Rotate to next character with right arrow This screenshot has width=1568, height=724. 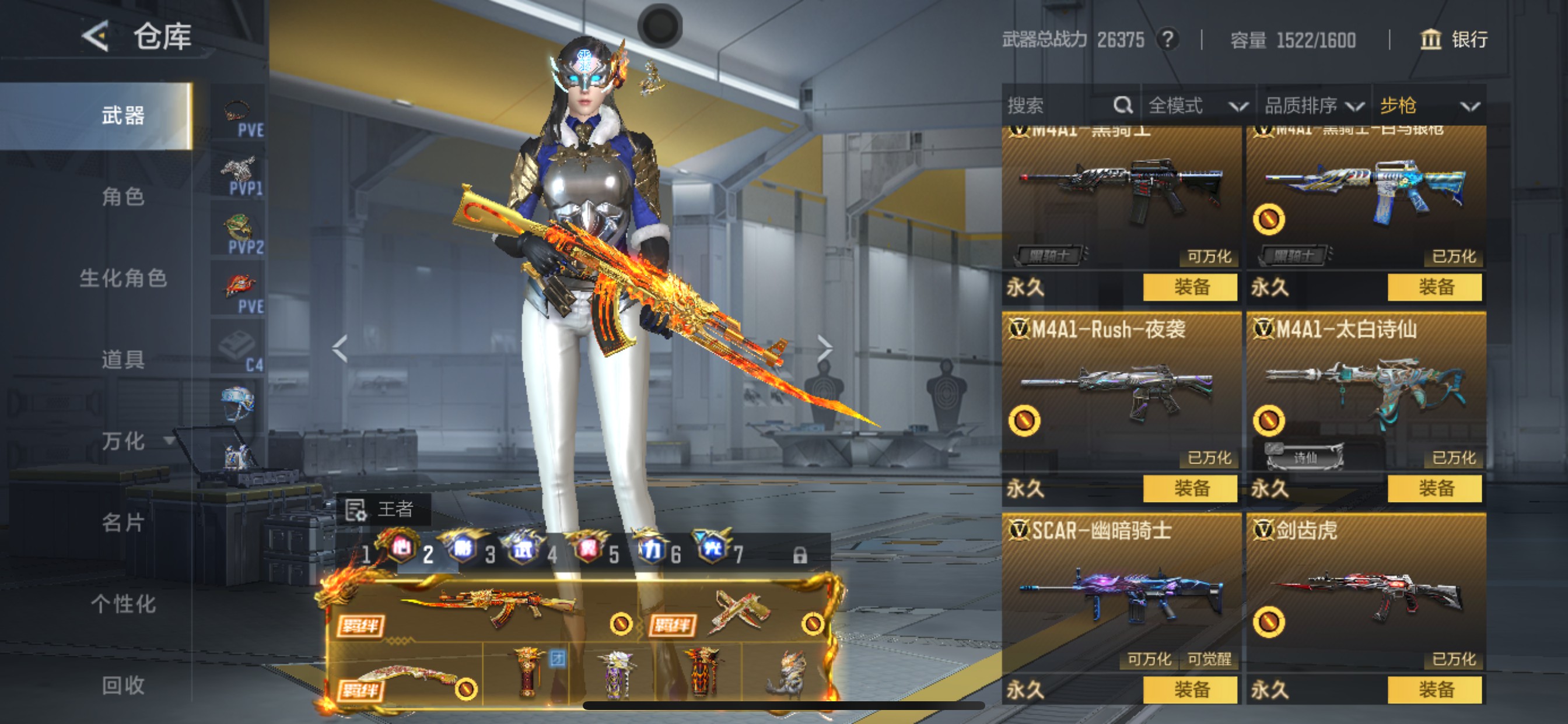click(824, 349)
